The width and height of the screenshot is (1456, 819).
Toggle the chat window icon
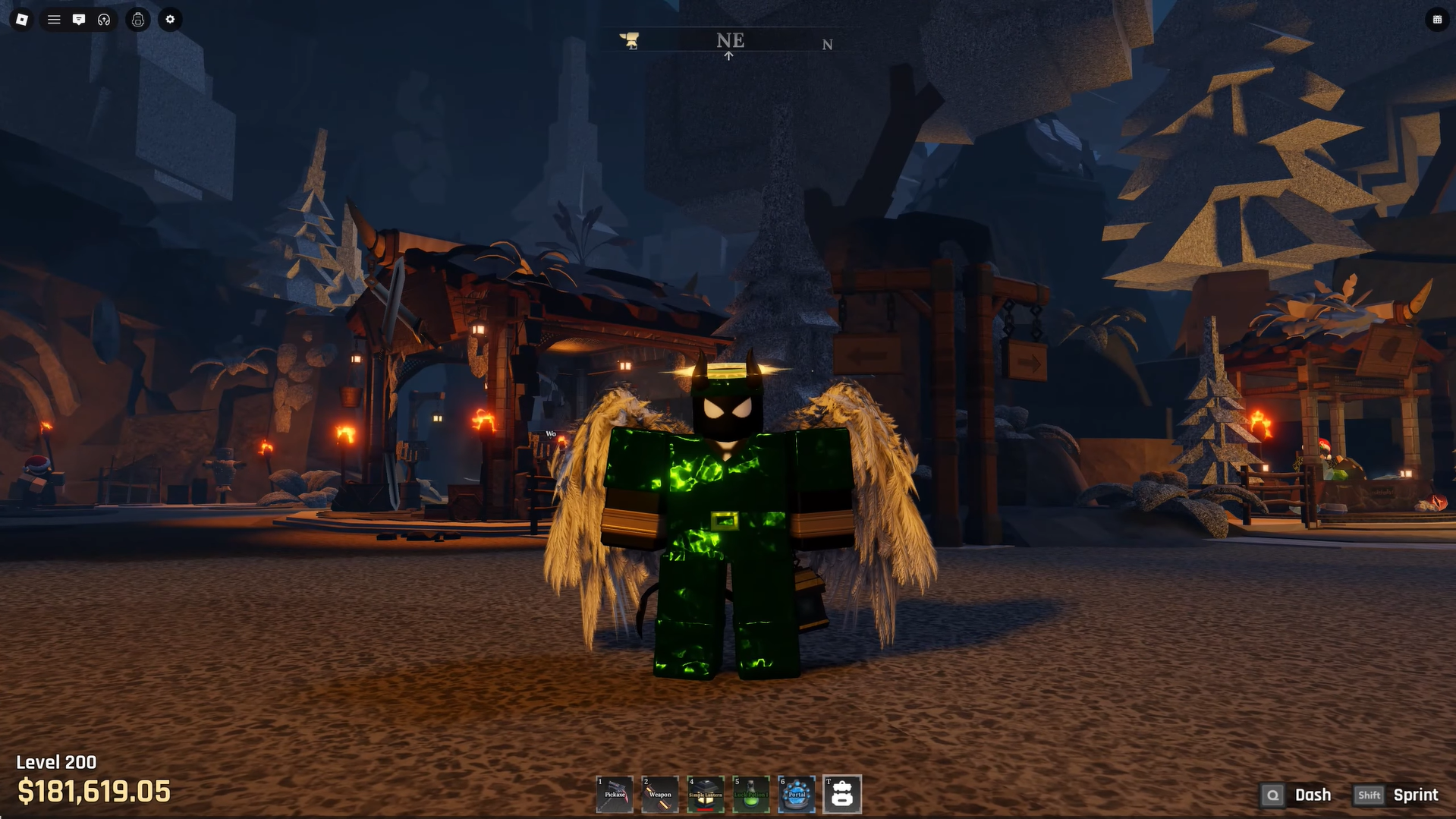(79, 20)
